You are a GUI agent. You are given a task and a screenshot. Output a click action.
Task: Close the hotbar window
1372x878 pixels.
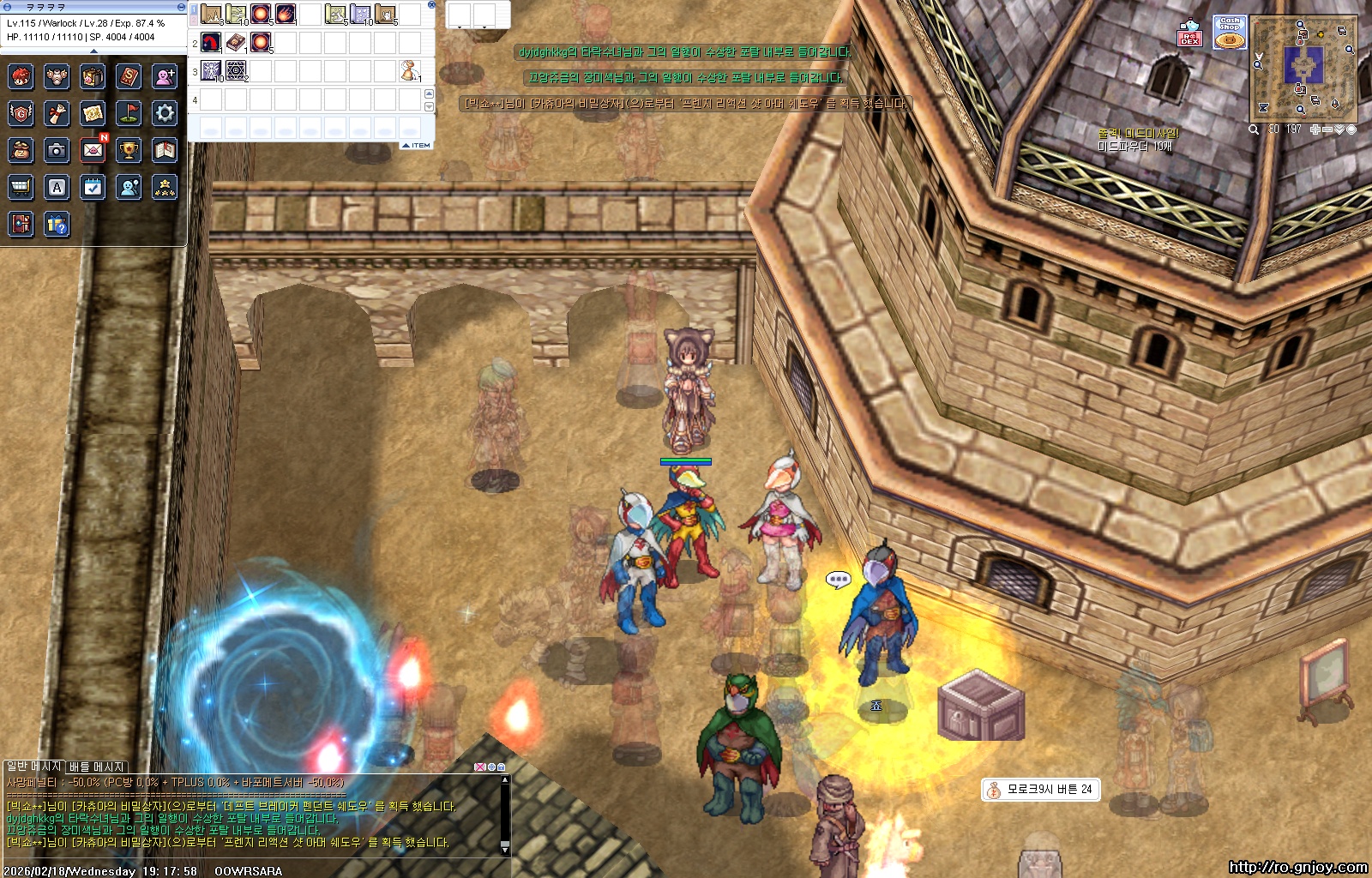click(431, 5)
